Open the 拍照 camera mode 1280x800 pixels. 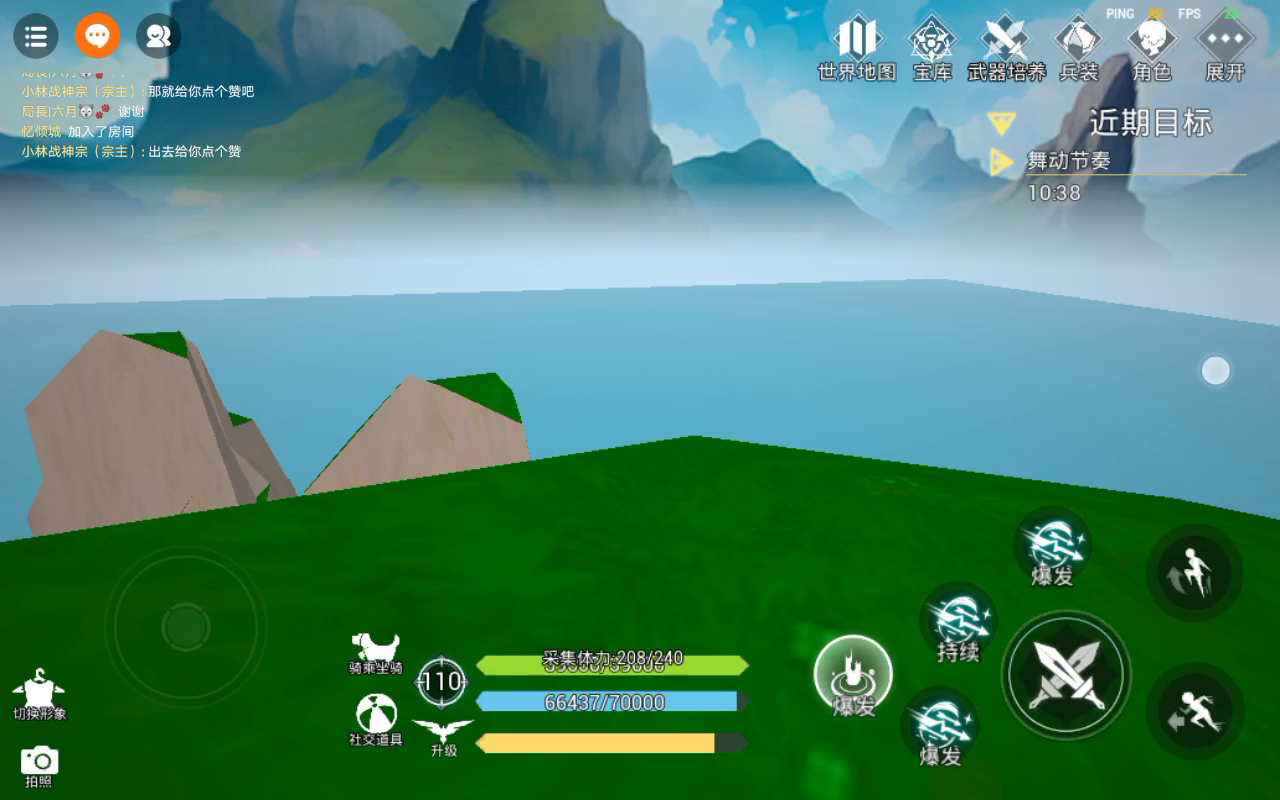(x=39, y=765)
